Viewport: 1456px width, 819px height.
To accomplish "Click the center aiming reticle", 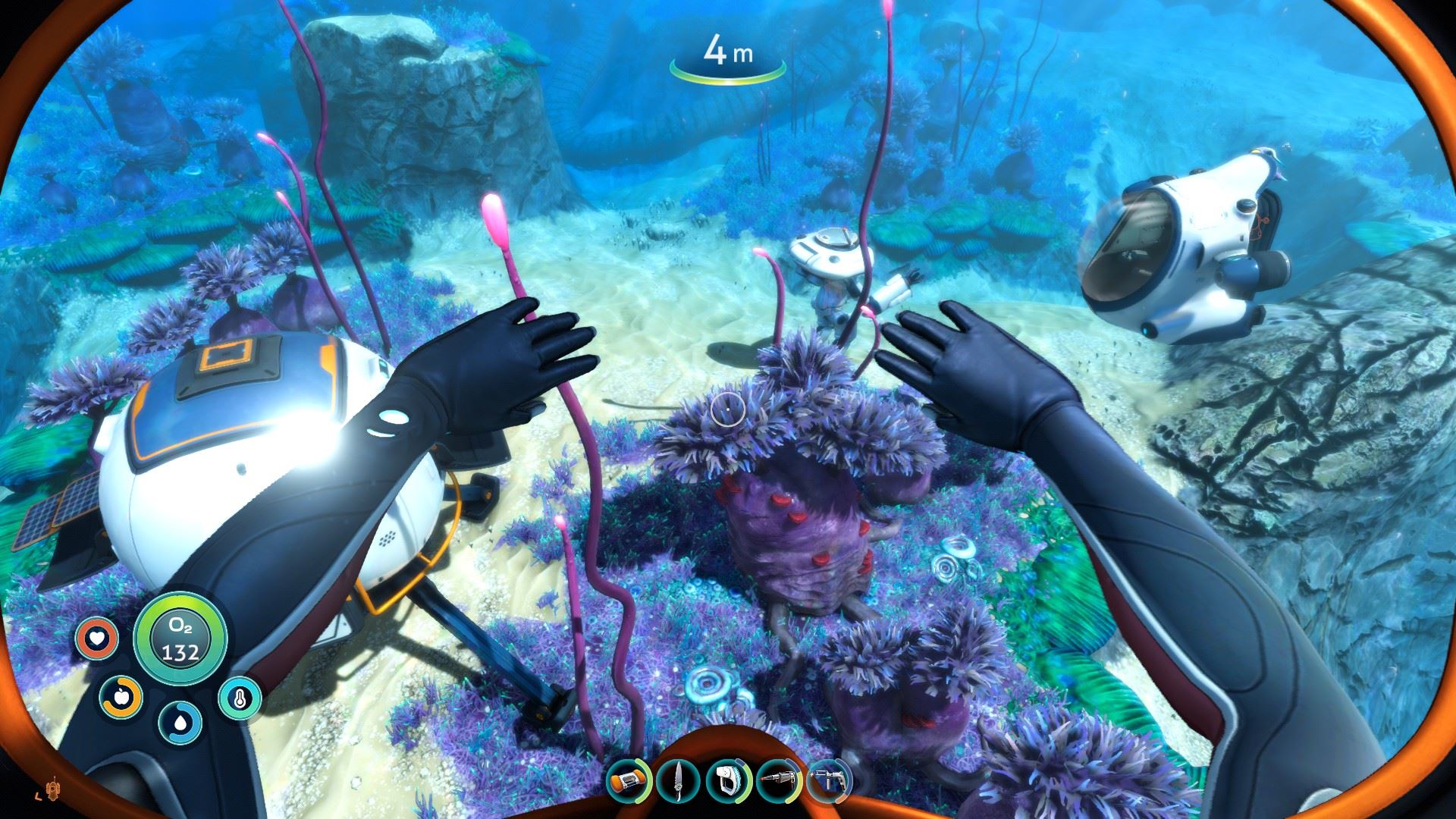I will coord(727,411).
